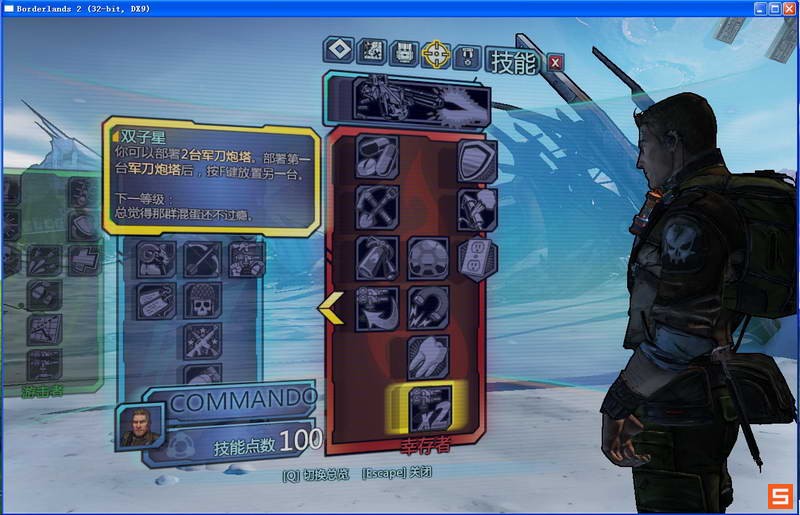The height and width of the screenshot is (515, 800).
Task: Choose the dome bubble shield skill
Action: (428, 257)
